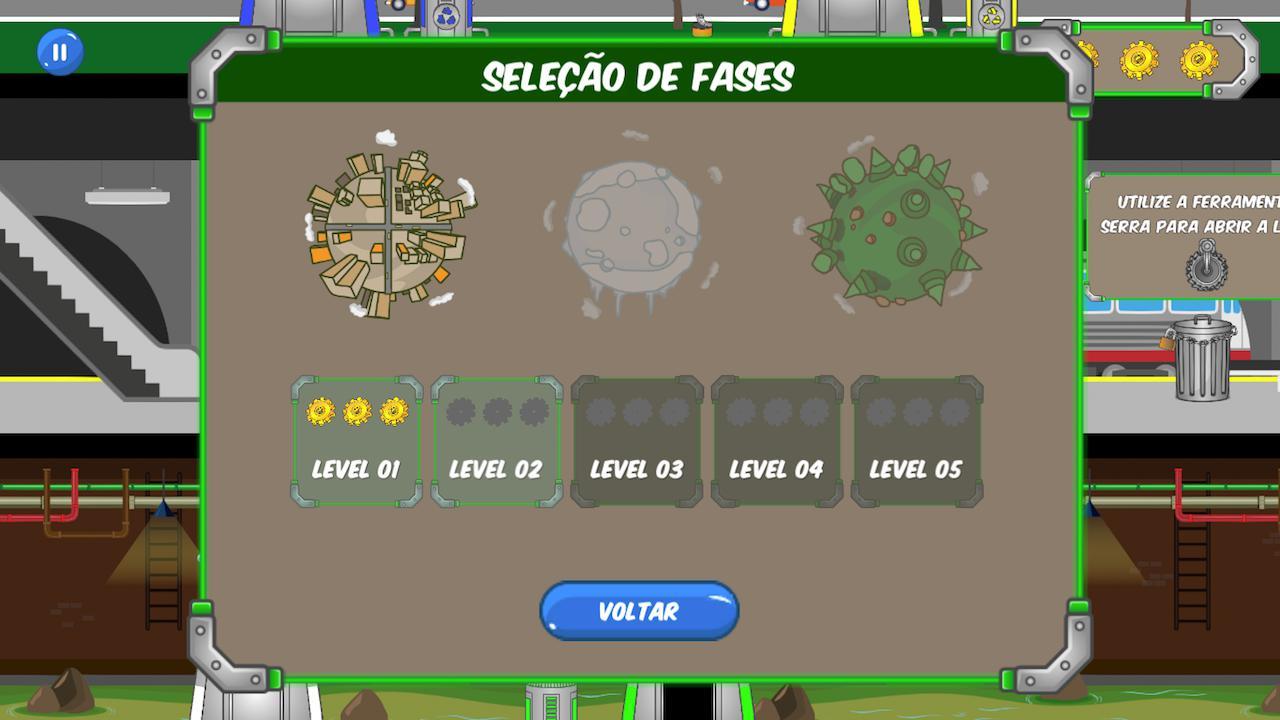
Task: Click the gray gears on Level 05 card
Action: pyautogui.click(x=916, y=410)
